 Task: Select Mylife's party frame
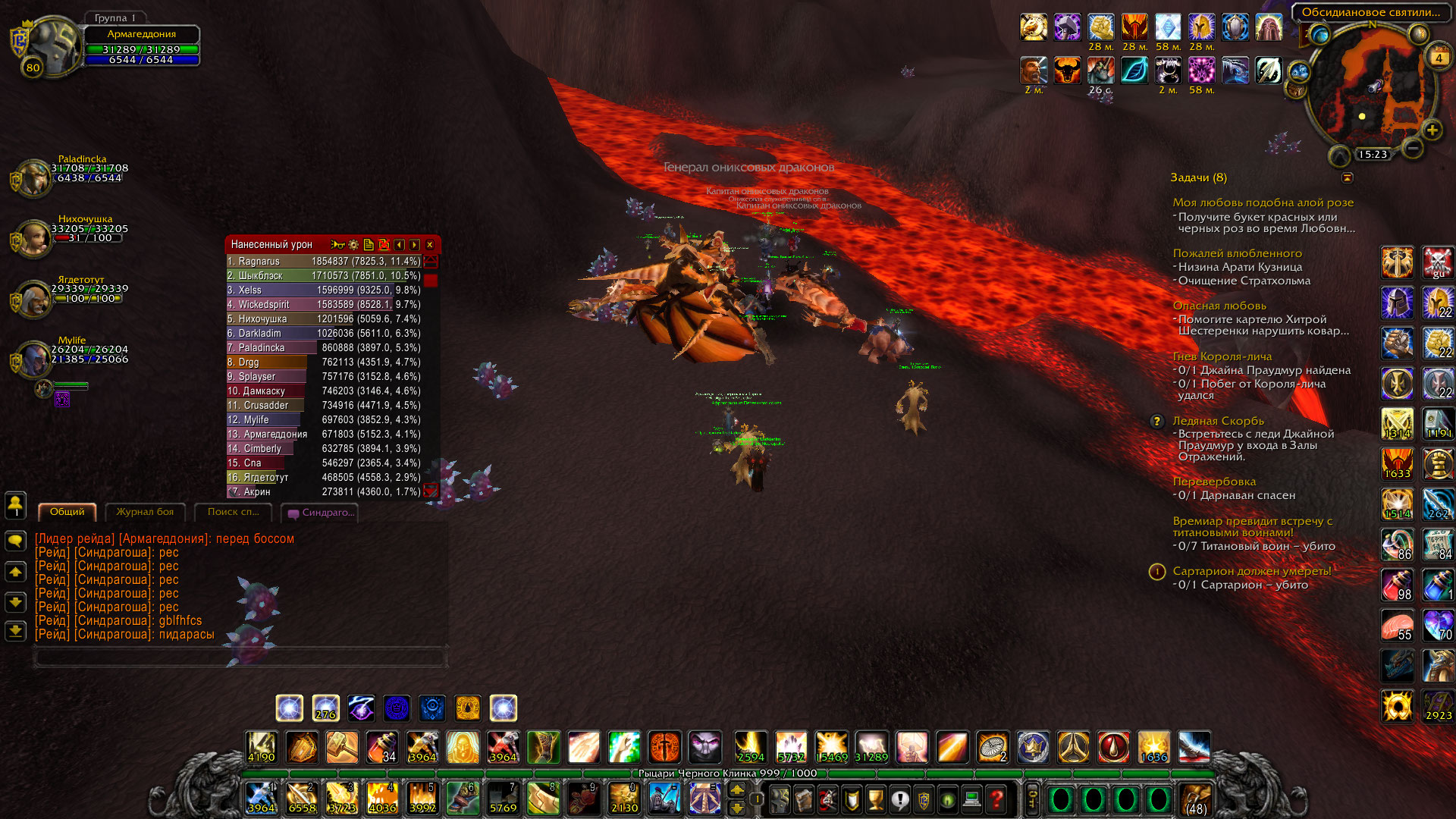point(34,359)
